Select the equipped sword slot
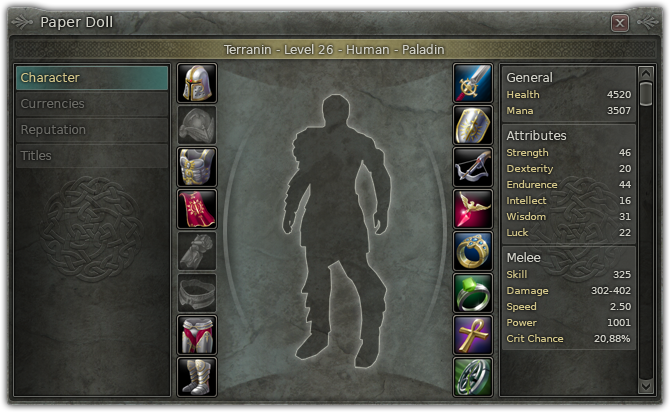Screen dimensions: 670x412 click(473, 83)
